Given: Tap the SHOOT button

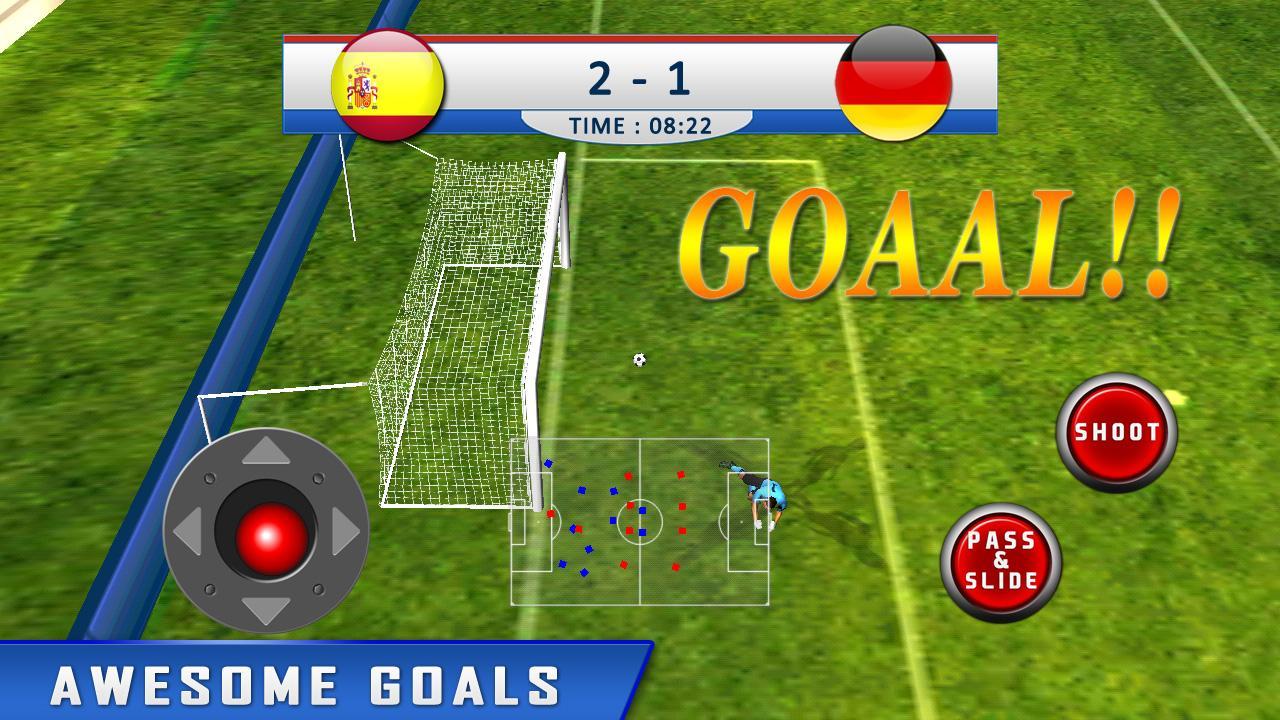Looking at the screenshot, I should pos(1117,432).
